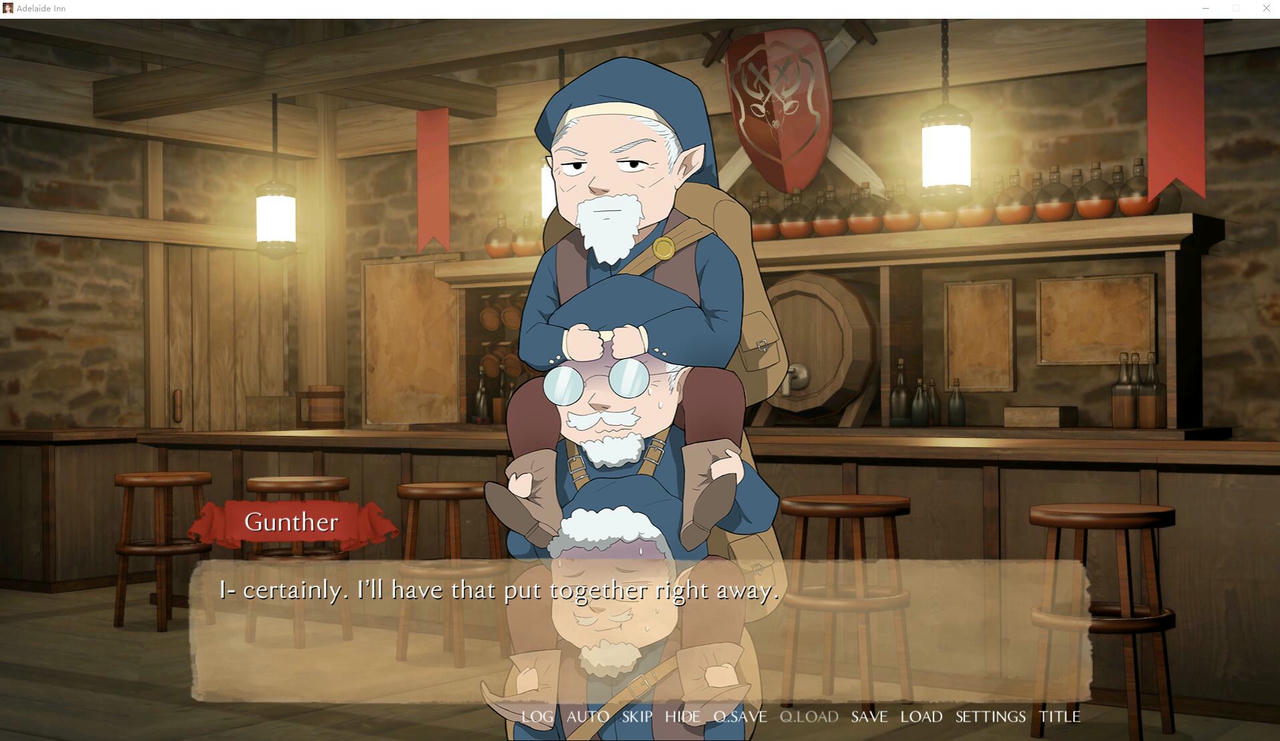
Task: Click the tavern background to continue the story
Action: 150,300
